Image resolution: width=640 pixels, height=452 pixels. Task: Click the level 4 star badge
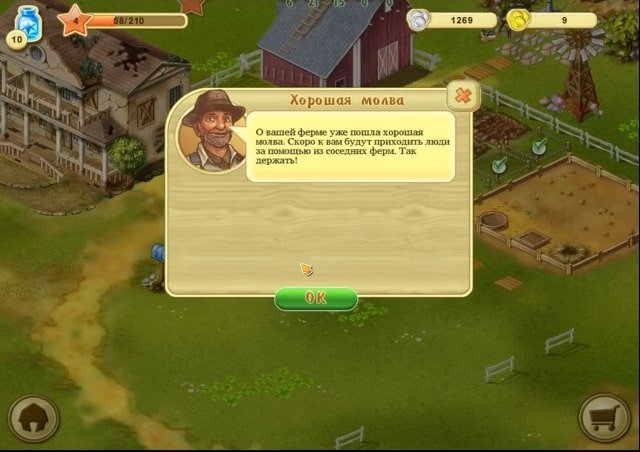coord(74,19)
